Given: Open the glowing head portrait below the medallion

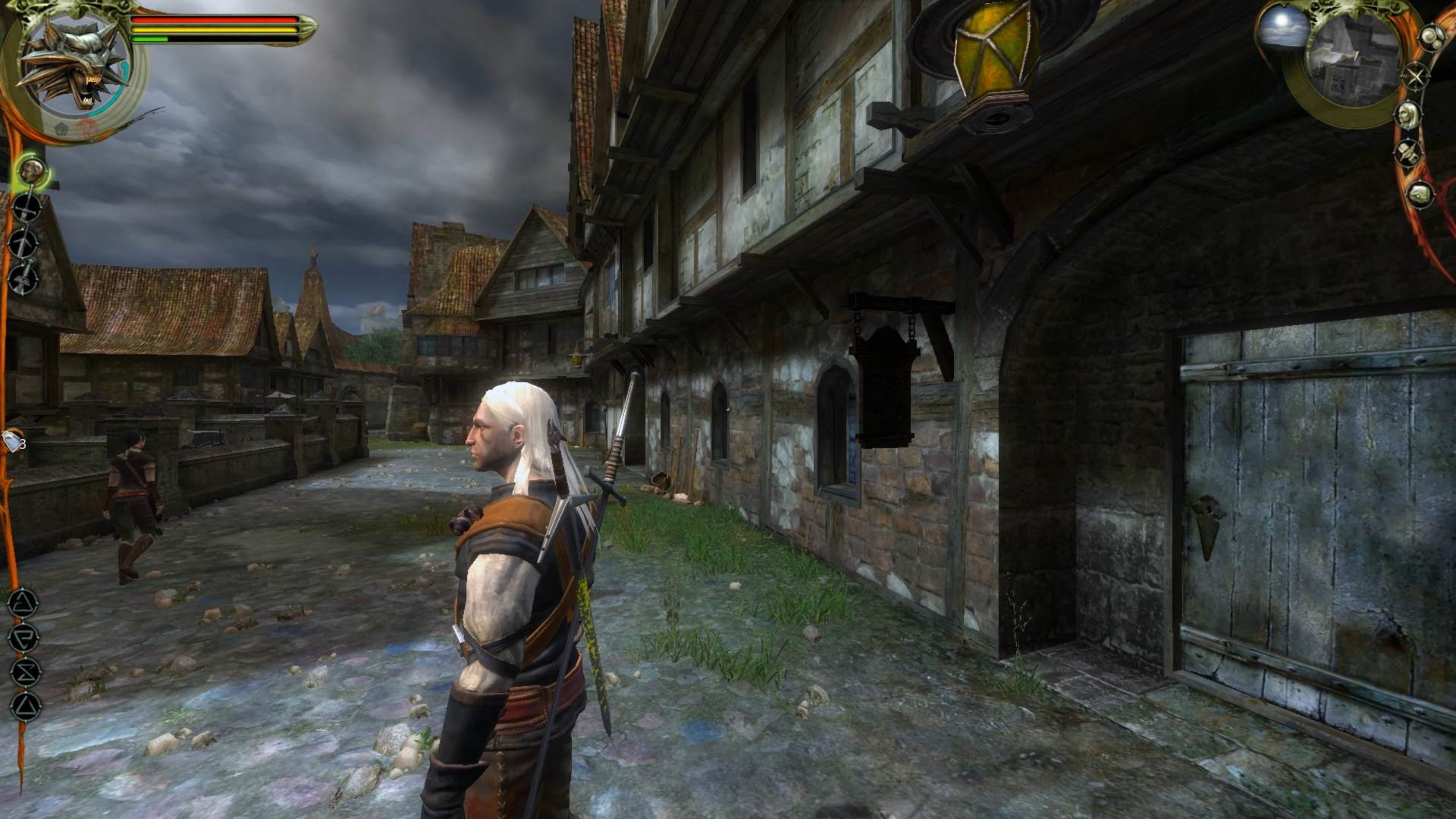Looking at the screenshot, I should [32, 171].
